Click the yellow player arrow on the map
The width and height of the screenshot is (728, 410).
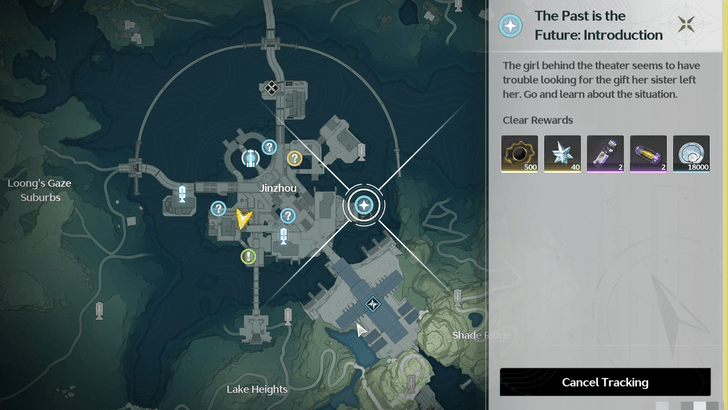(x=242, y=217)
